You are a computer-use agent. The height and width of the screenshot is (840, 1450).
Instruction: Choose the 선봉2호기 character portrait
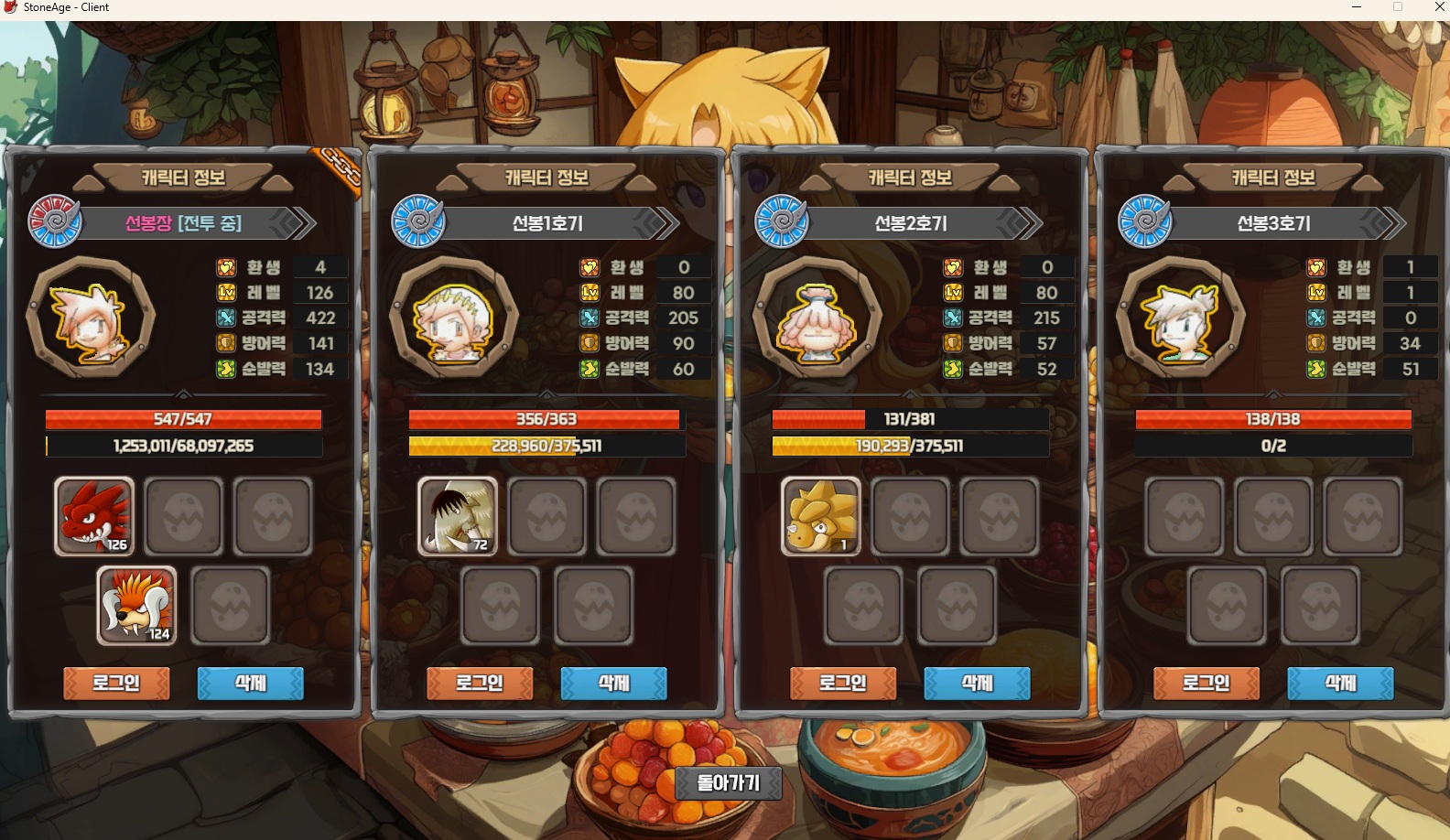point(817,318)
